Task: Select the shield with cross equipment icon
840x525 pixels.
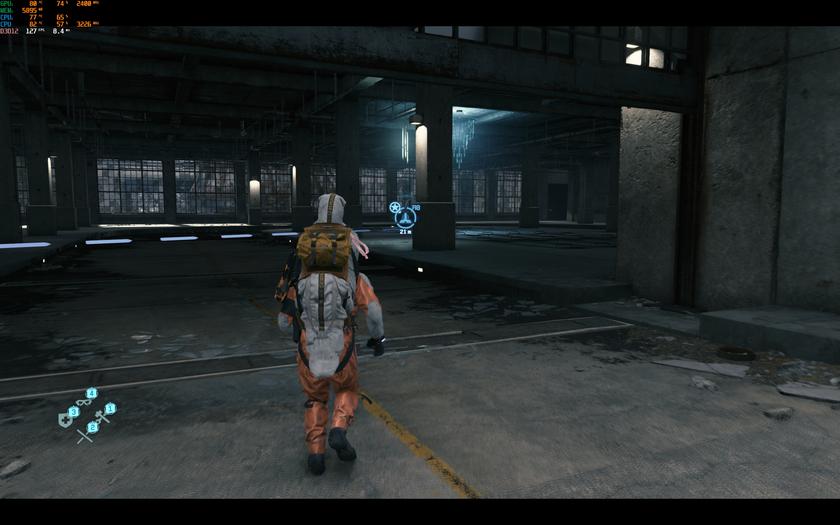Action: 65,421
